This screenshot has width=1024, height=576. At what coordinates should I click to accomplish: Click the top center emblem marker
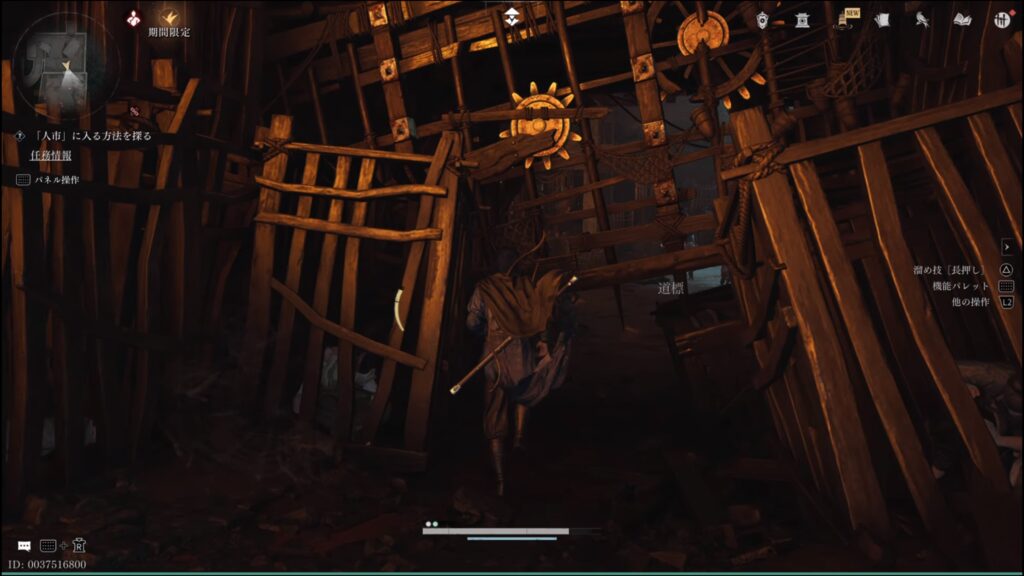click(512, 17)
